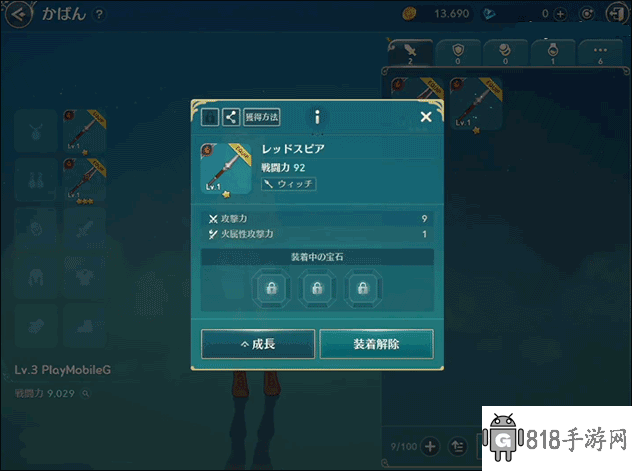The height and width of the screenshot is (471, 632).
Task: Close the Red Spear item popup
Action: click(x=426, y=117)
